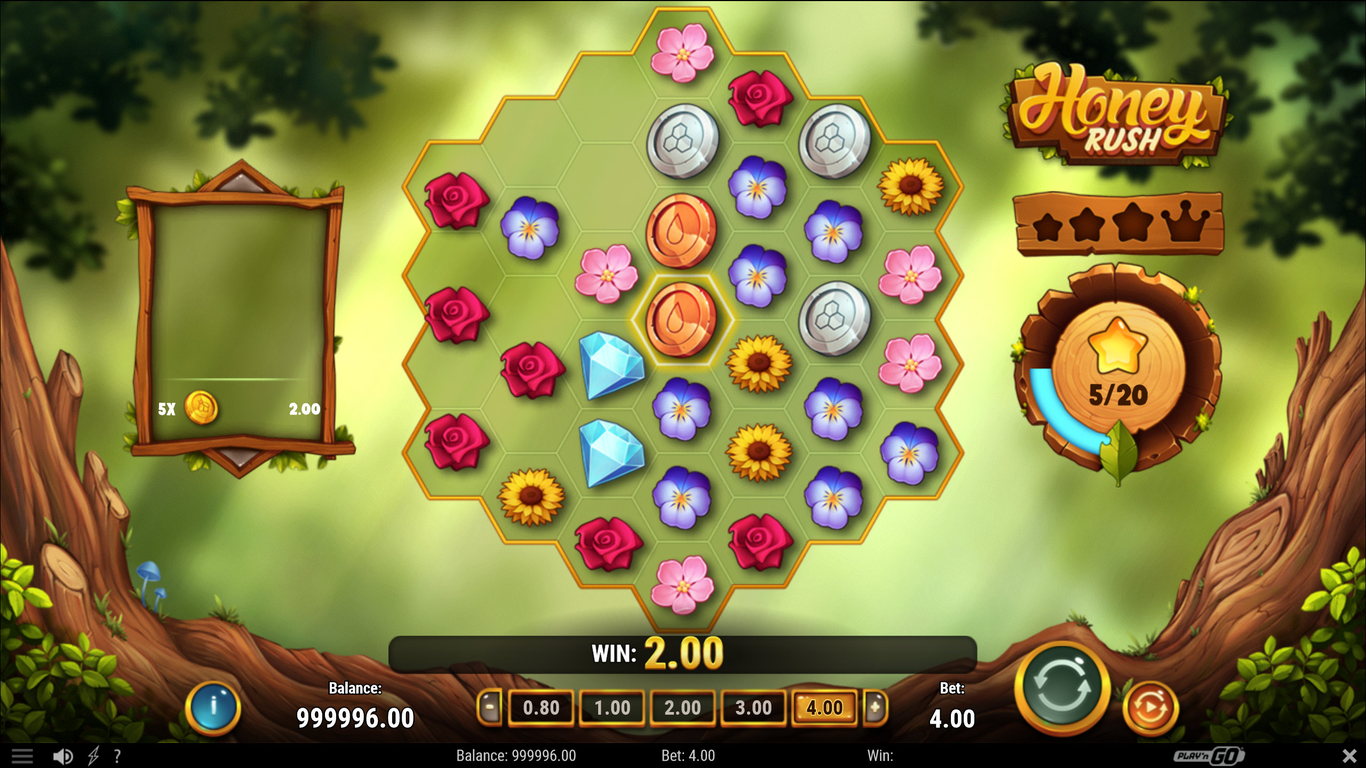Open help with the question mark

(117, 756)
